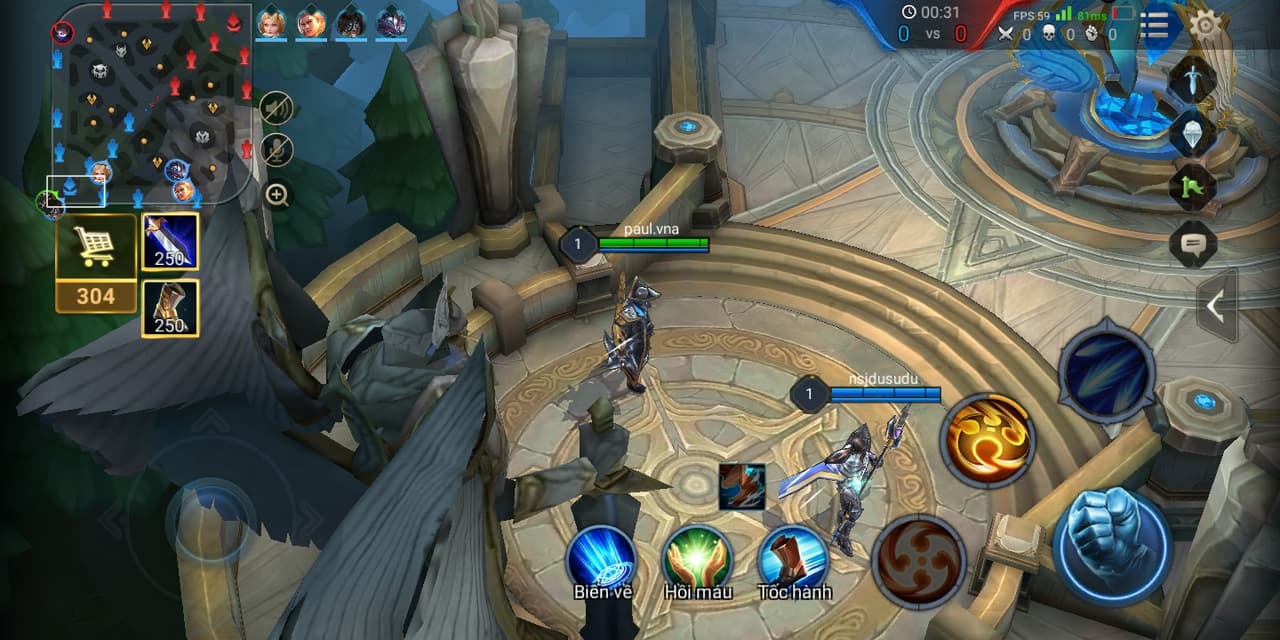
Task: Send the green flag gather signal
Action: click(x=1192, y=187)
